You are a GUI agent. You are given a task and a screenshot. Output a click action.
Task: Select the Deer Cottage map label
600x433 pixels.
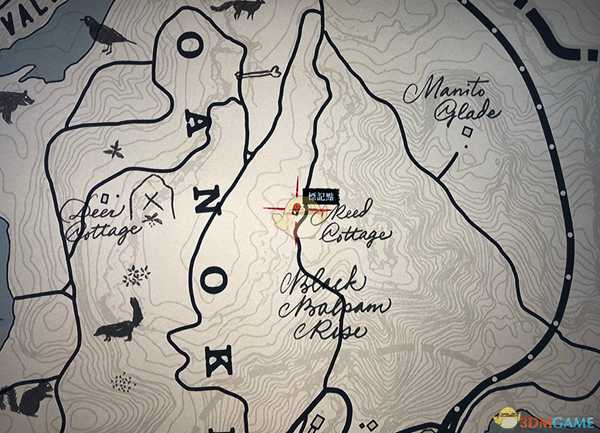99,222
